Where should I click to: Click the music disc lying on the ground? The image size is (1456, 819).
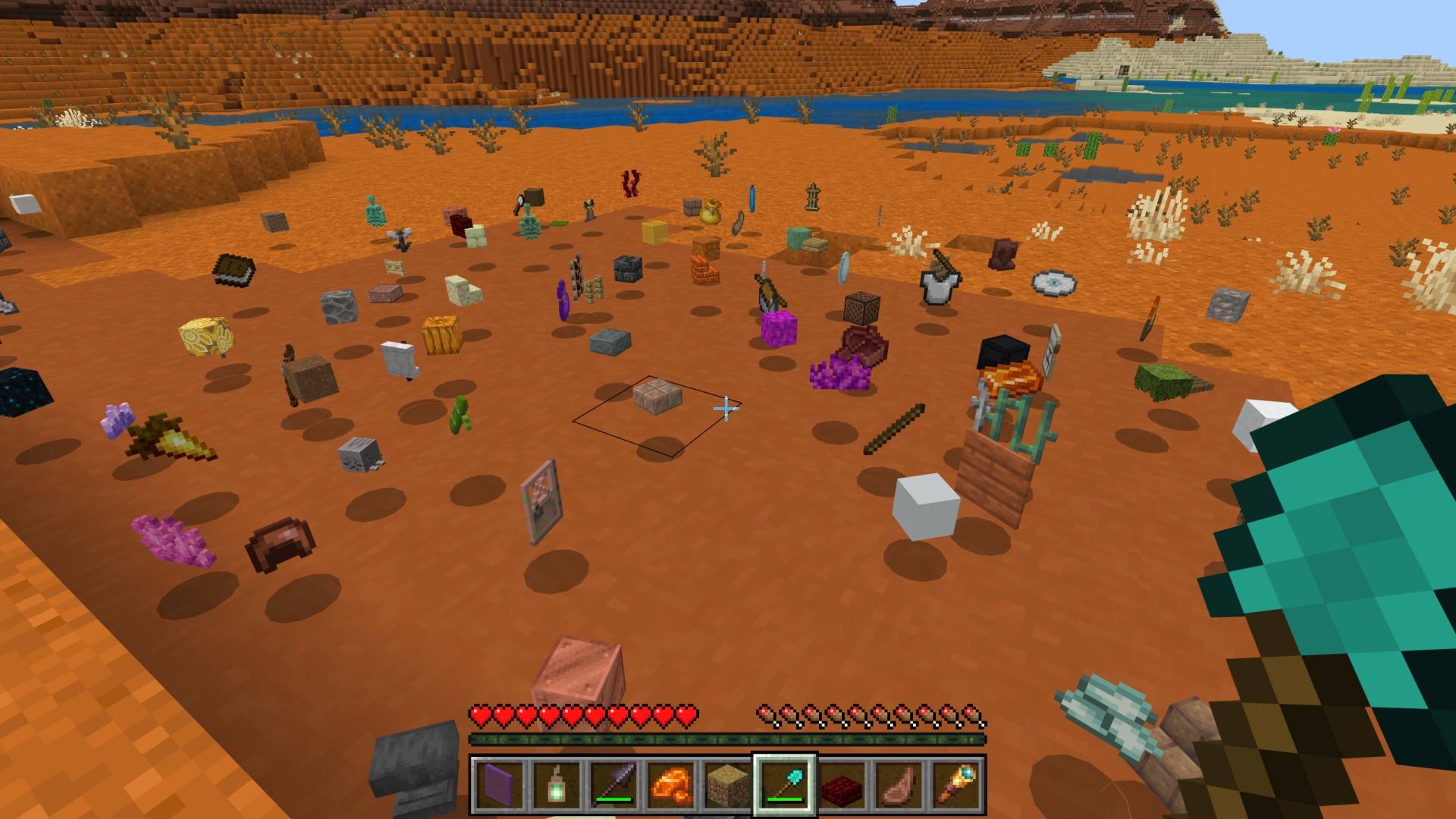tap(1053, 282)
